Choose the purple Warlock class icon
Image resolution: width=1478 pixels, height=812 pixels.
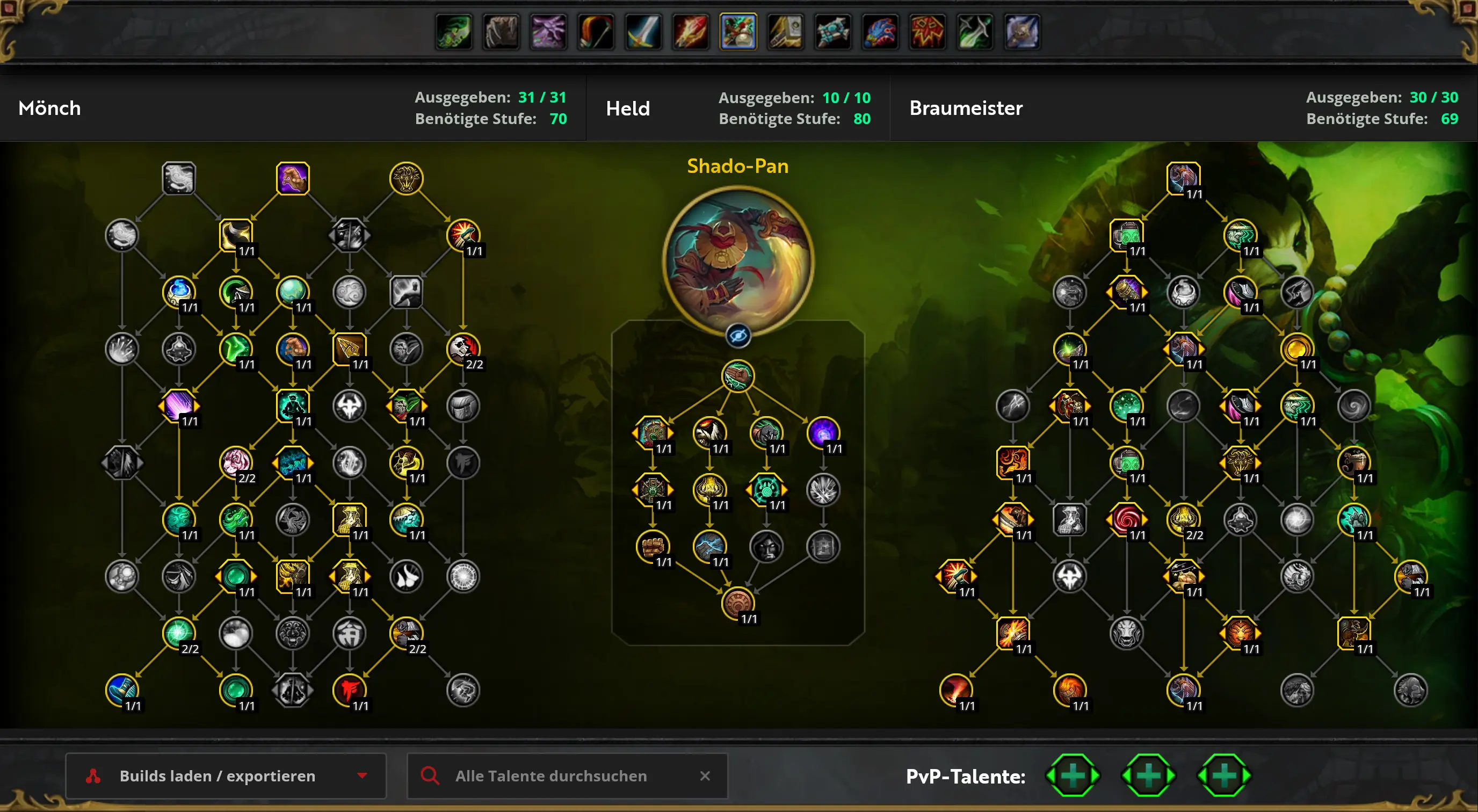(x=548, y=32)
